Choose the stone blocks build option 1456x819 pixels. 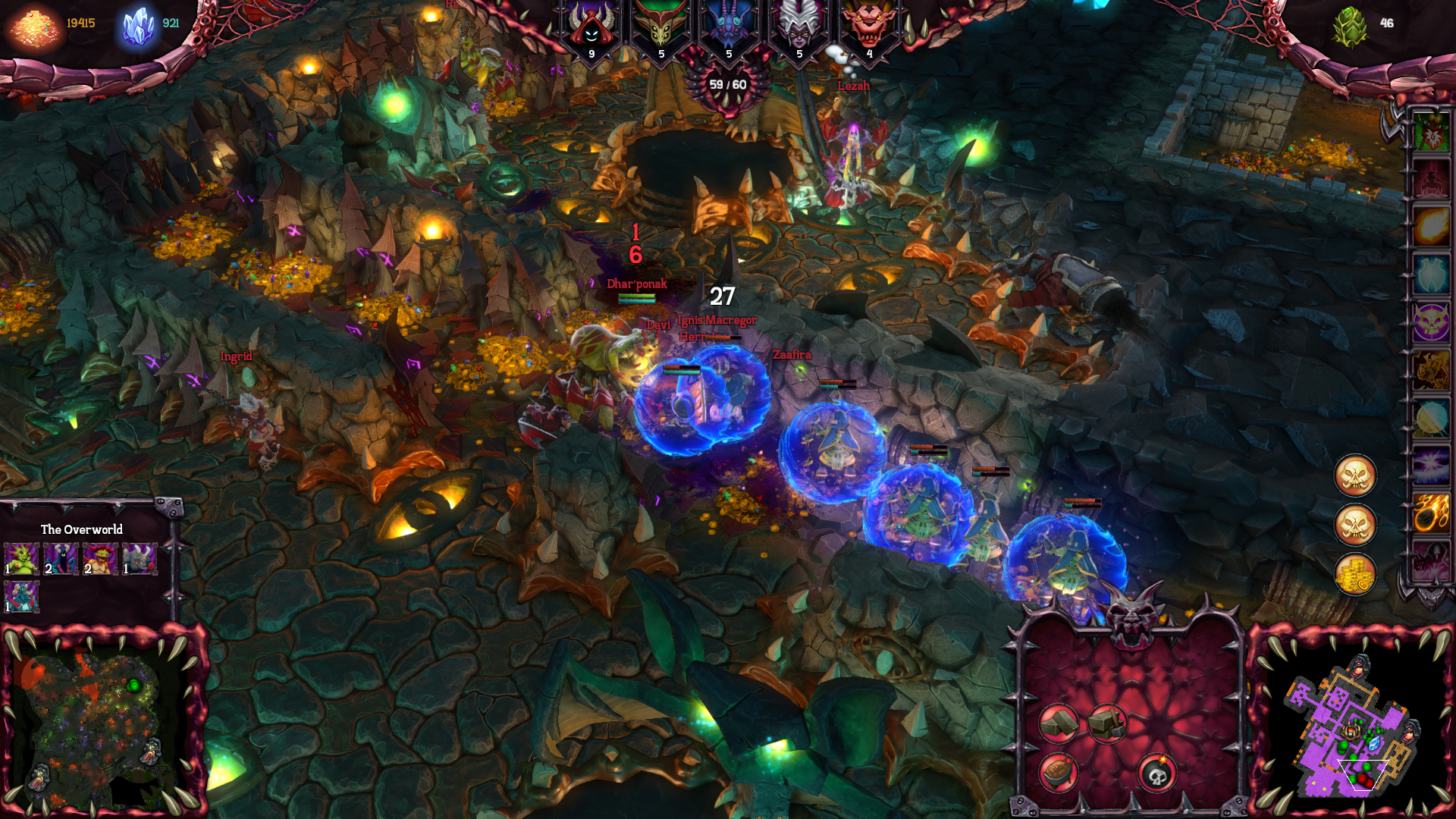(x=1058, y=723)
